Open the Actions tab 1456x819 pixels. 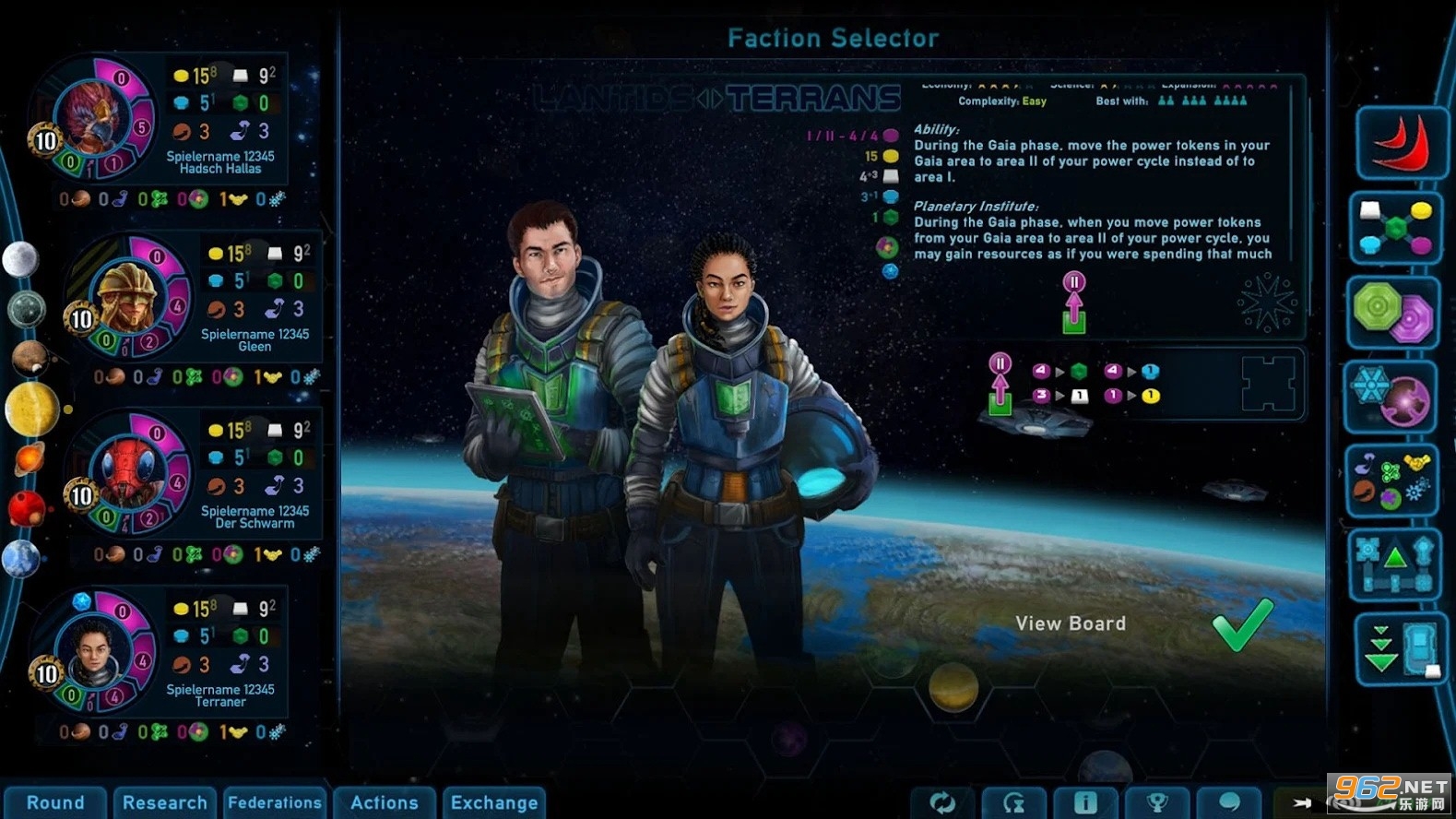coord(385,802)
